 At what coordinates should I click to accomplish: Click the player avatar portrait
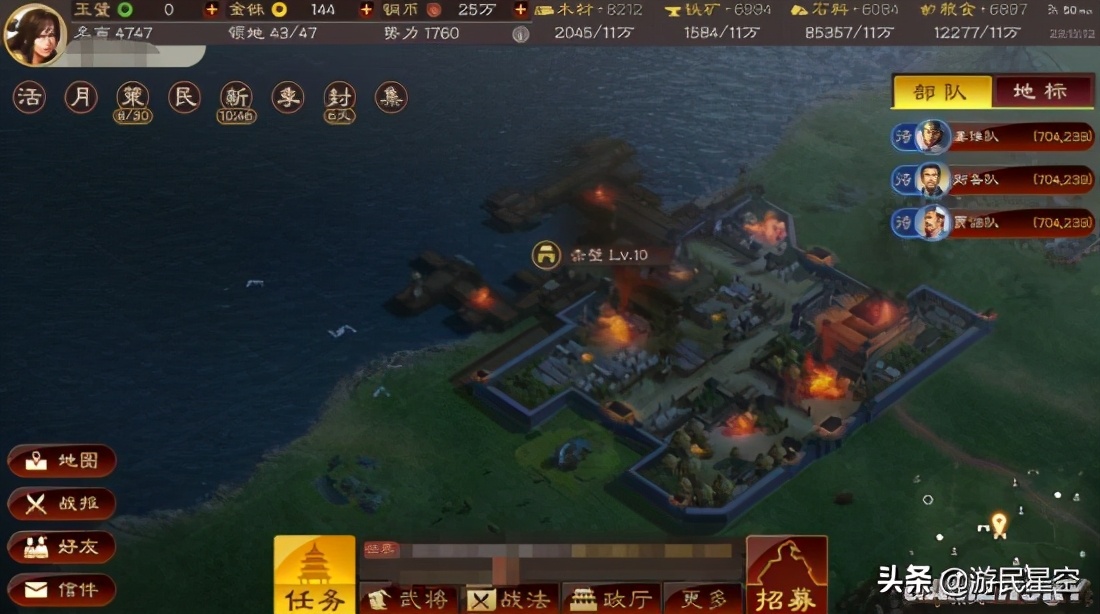pos(34,33)
